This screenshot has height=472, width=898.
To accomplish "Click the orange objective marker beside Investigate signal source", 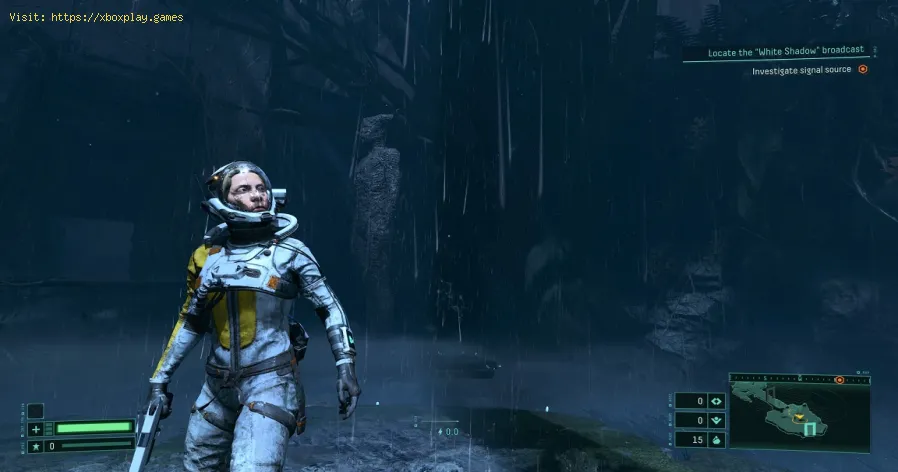I will (x=863, y=69).
